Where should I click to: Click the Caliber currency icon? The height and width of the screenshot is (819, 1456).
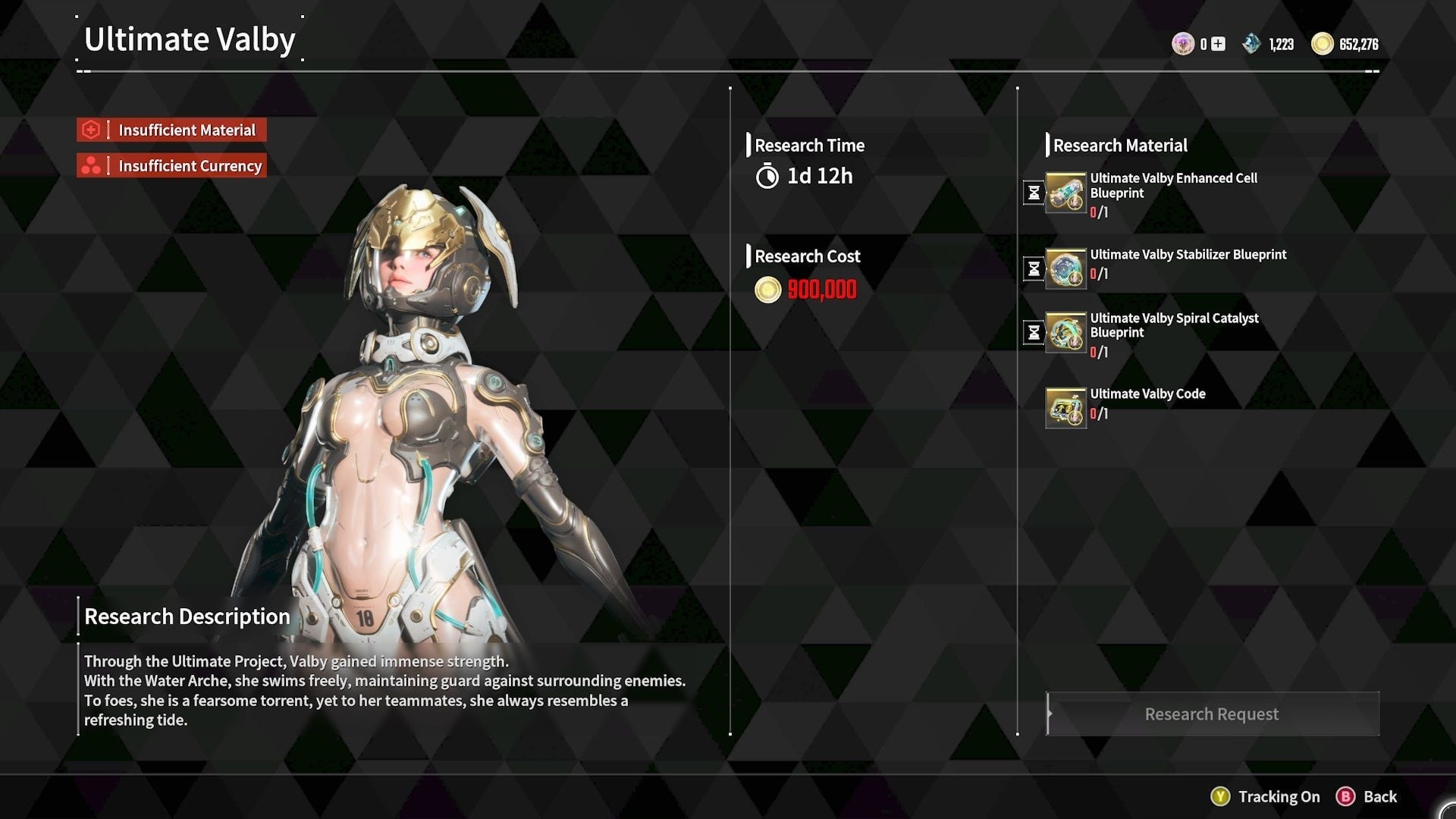click(1184, 44)
